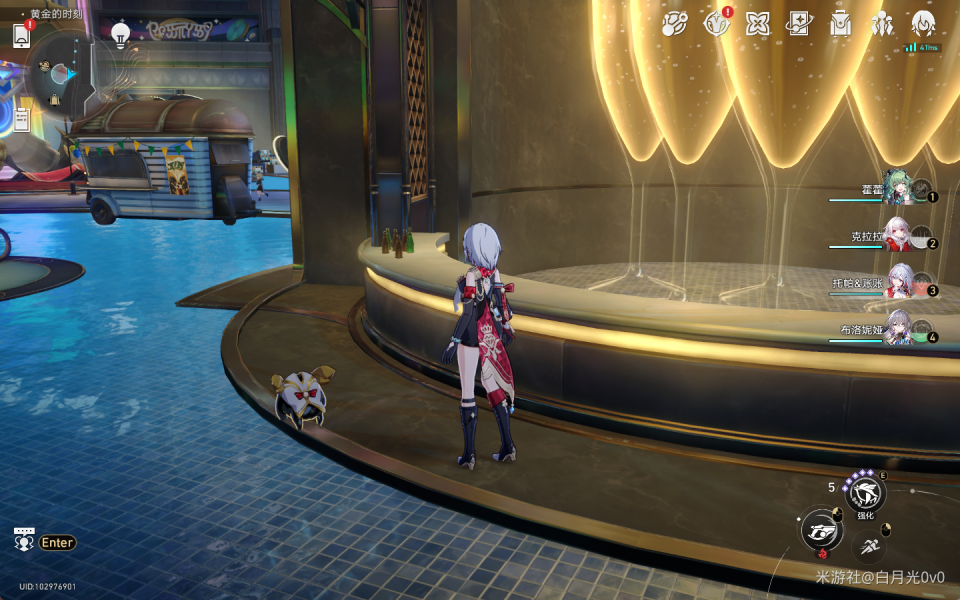Open the star card warp icon

tap(799, 24)
